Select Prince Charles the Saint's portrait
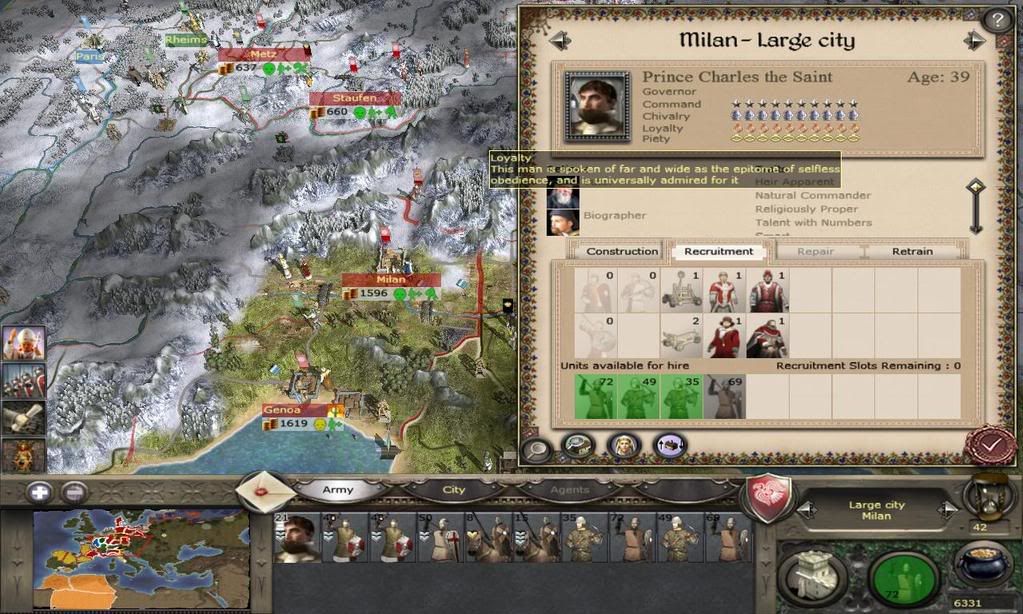The image size is (1023, 614). (x=597, y=104)
